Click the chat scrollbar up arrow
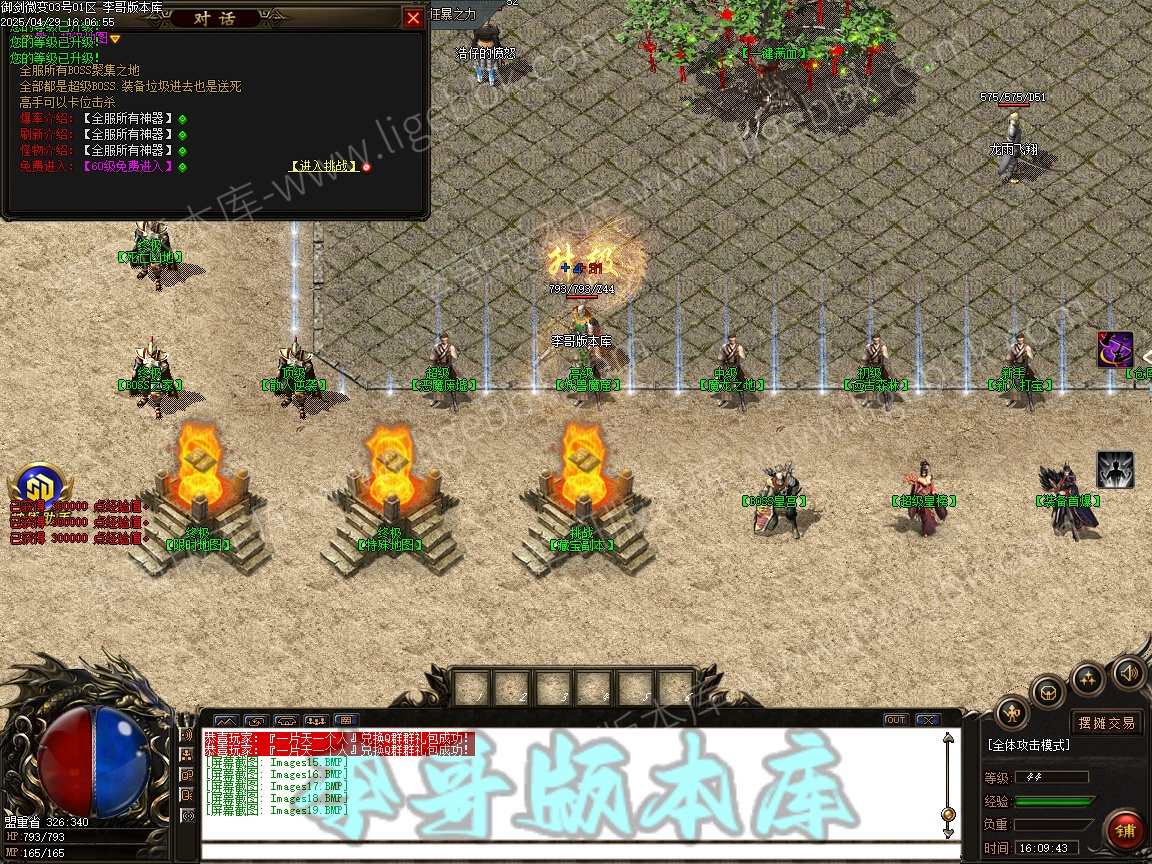This screenshot has height=864, width=1152. (948, 740)
